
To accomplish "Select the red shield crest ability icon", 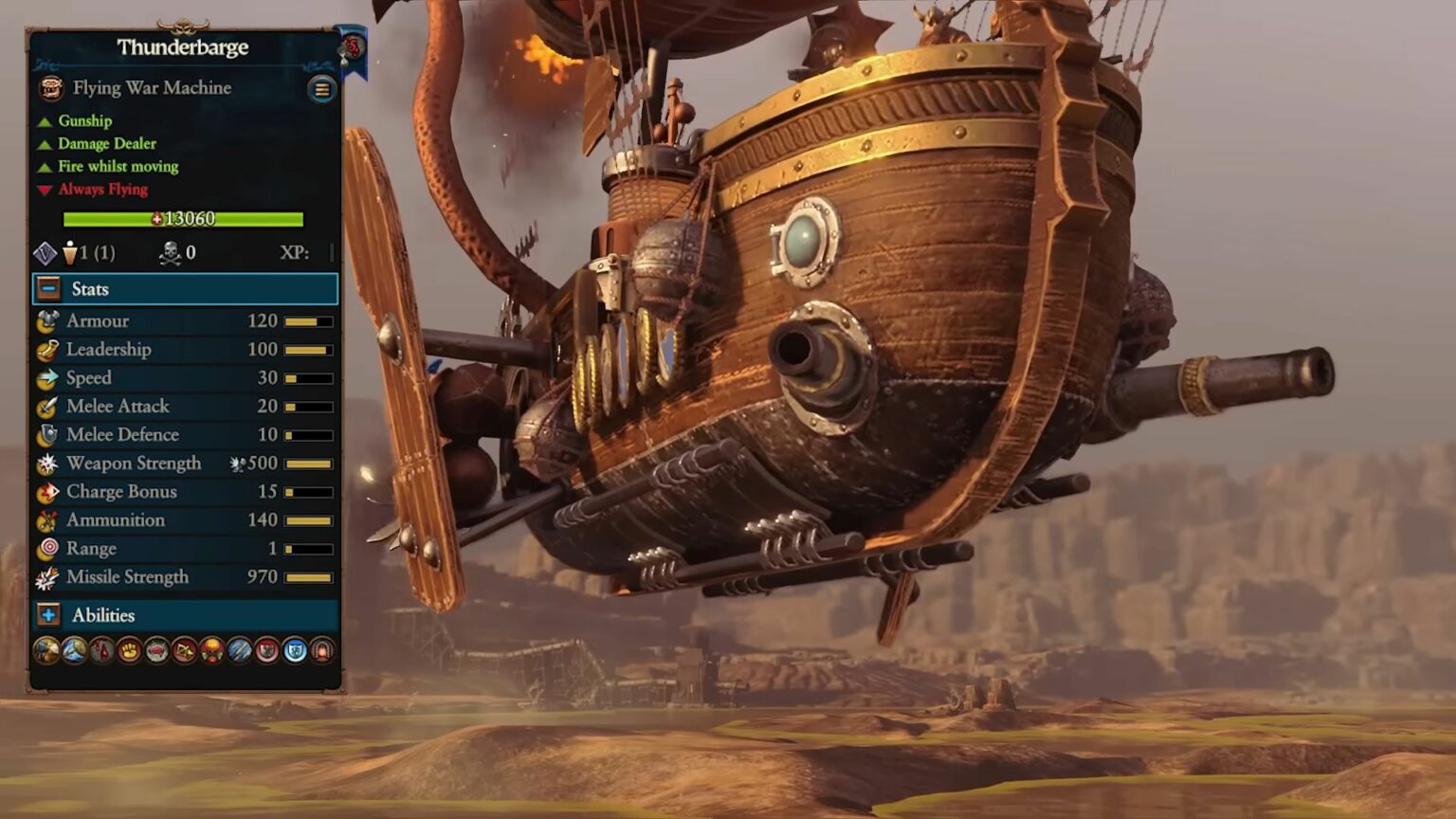I will [267, 650].
